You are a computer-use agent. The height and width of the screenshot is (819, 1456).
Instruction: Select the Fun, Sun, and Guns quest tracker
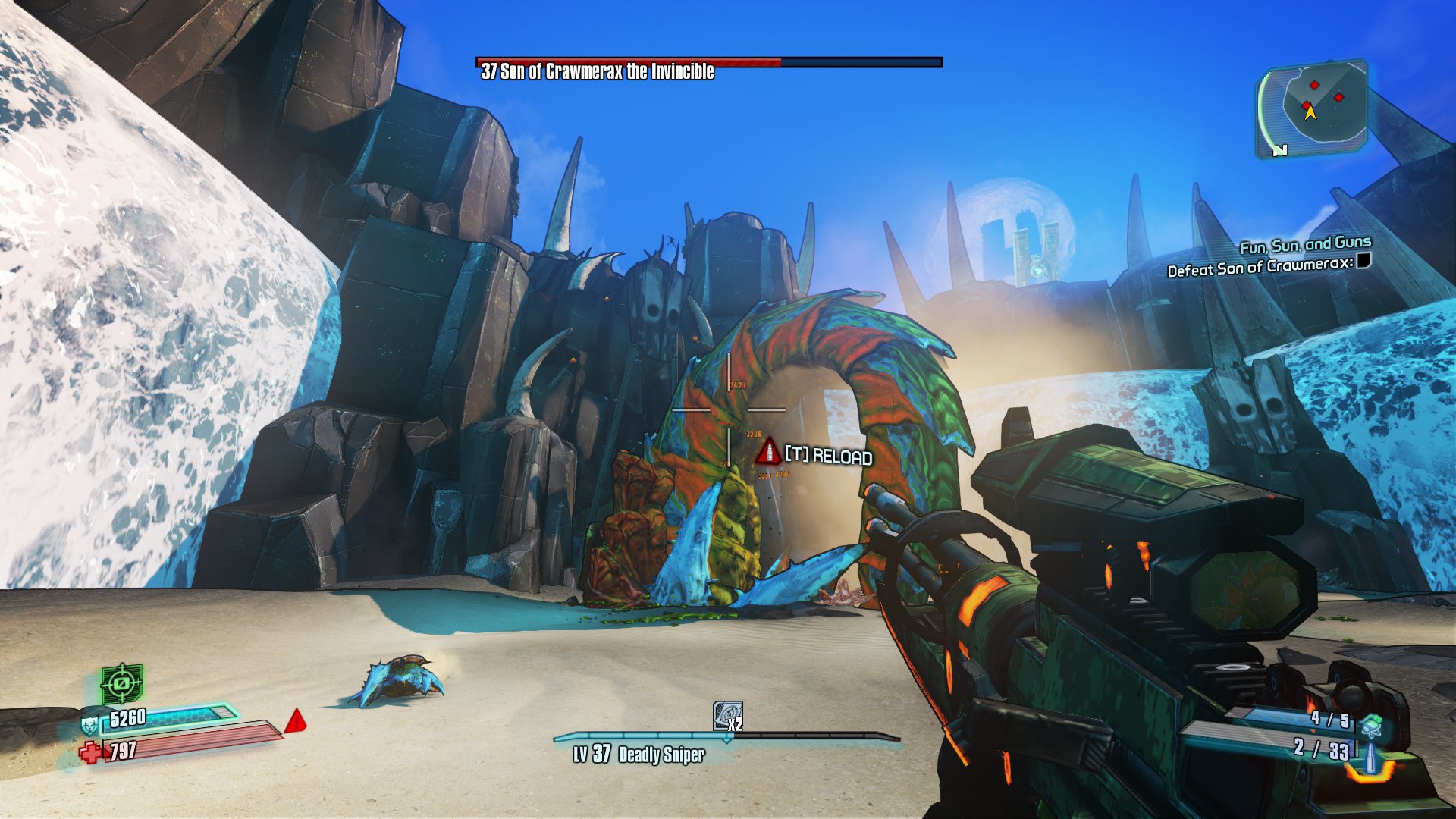(1305, 244)
